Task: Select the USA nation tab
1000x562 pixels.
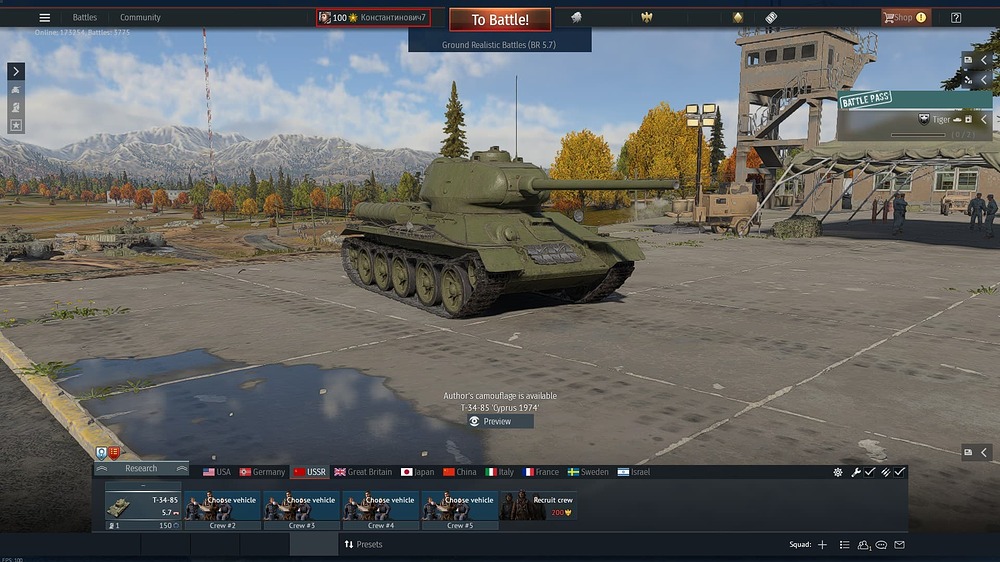Action: (217, 472)
